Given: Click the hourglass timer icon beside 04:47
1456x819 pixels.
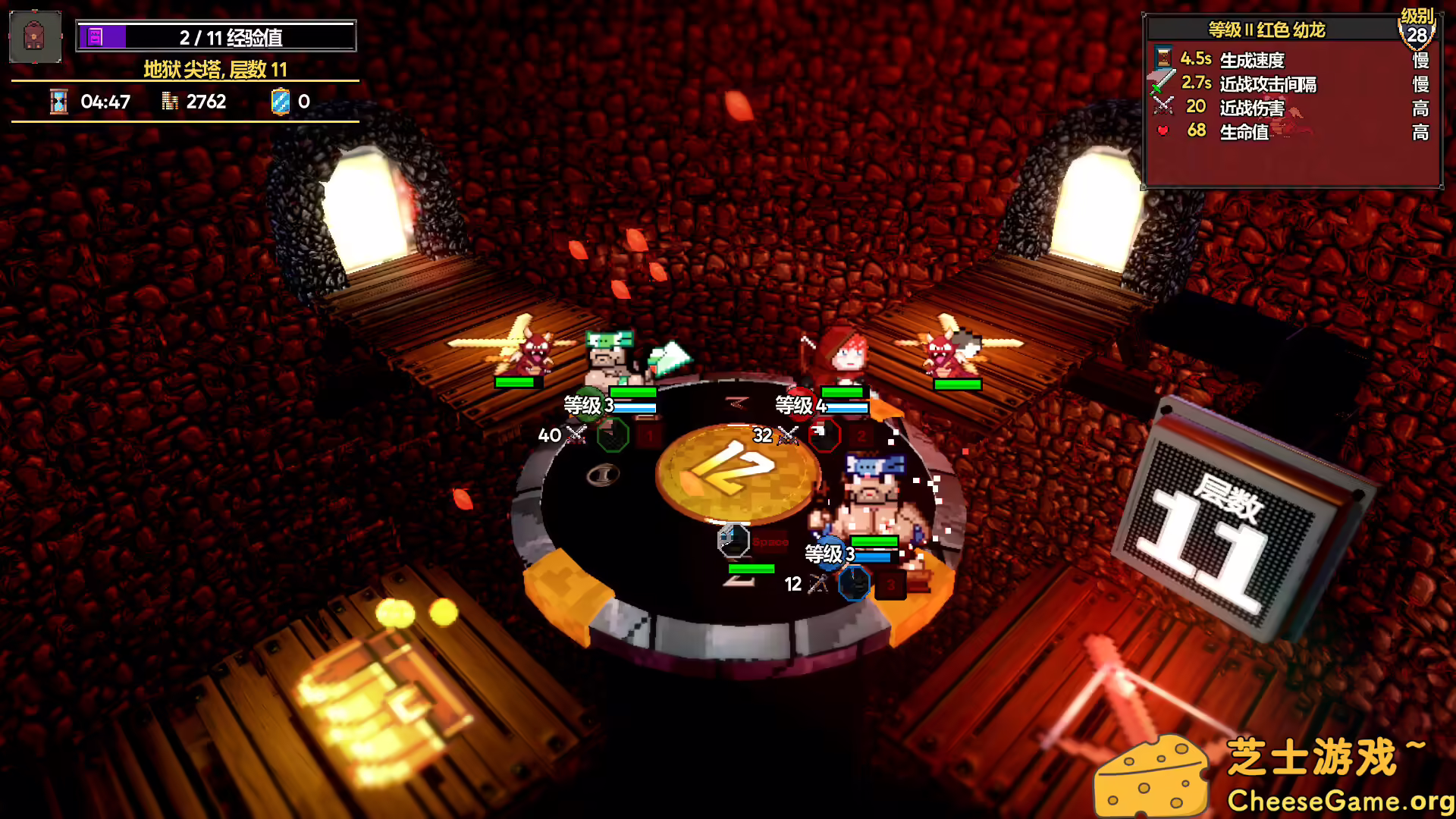Looking at the screenshot, I should [x=58, y=101].
